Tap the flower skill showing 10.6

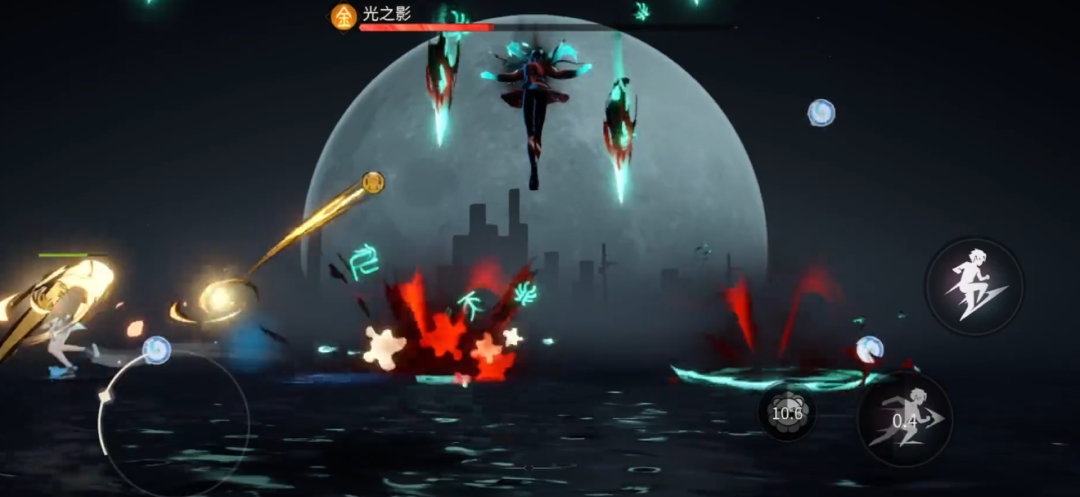[786, 412]
